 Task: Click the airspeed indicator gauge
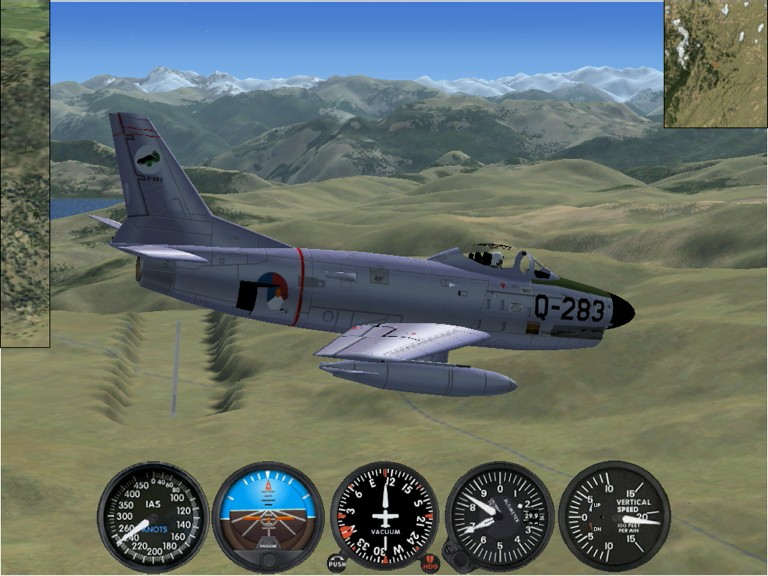click(153, 516)
